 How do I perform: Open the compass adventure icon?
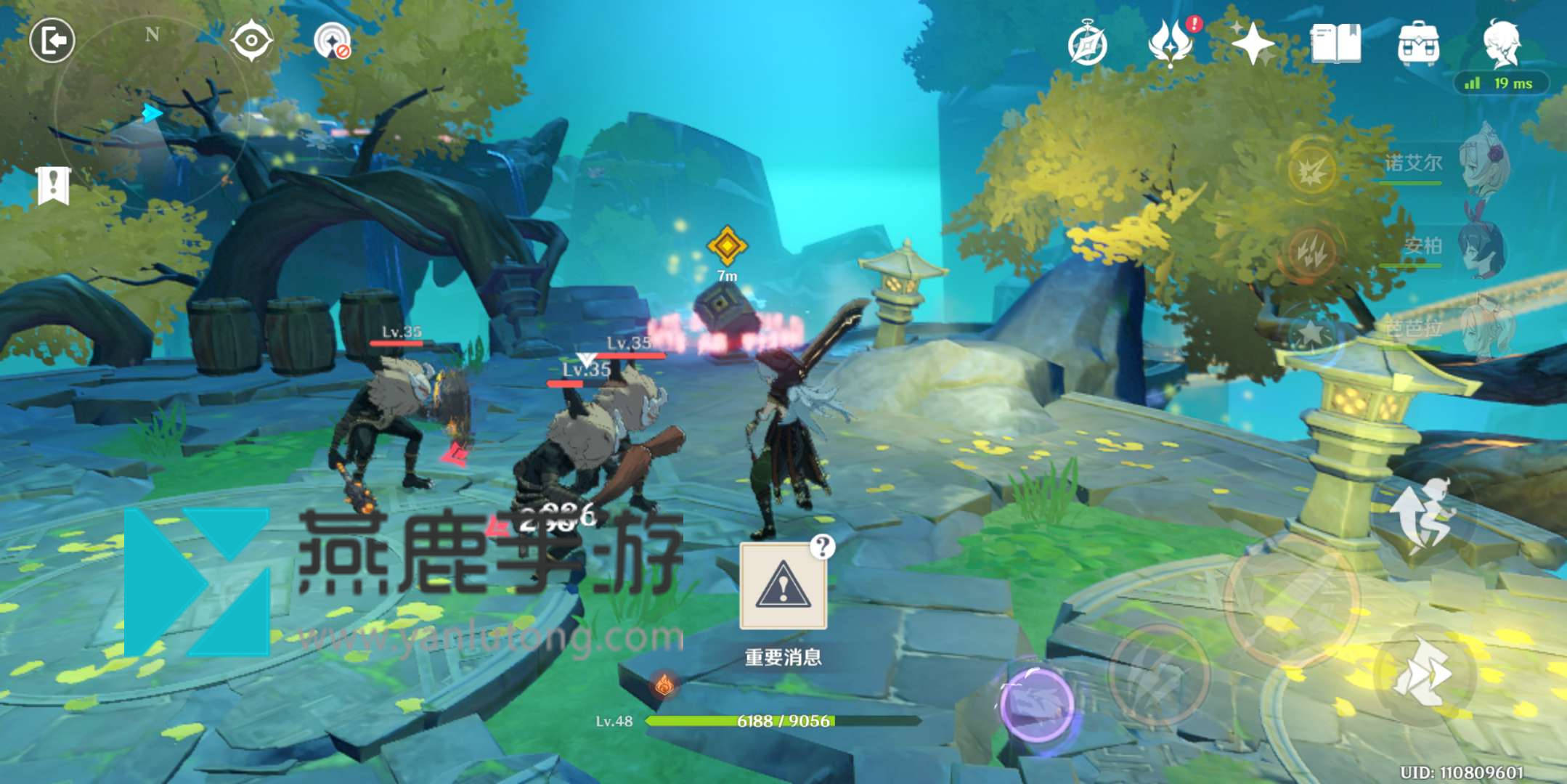tap(1087, 45)
